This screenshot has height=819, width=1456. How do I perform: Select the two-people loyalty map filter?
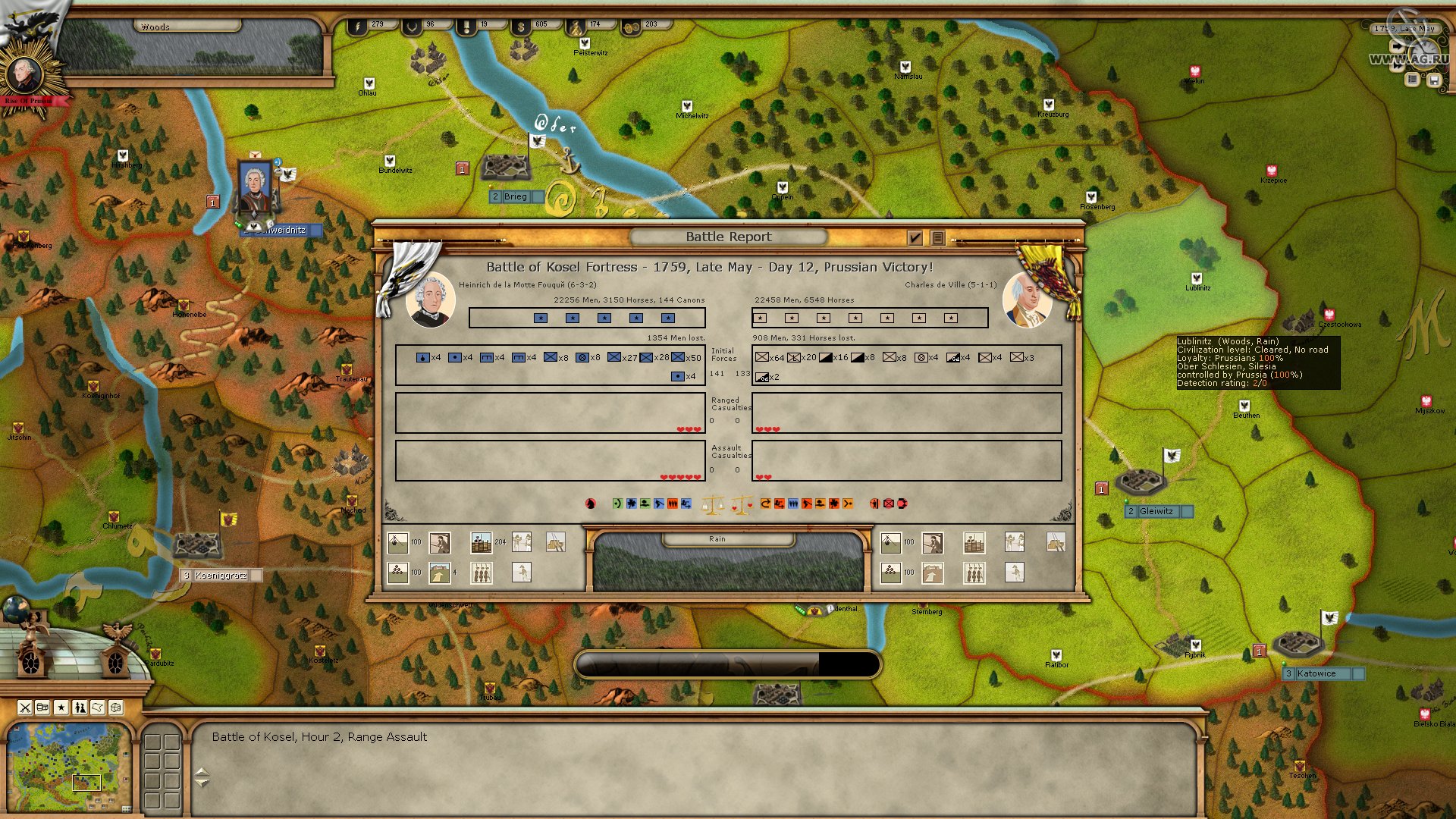pos(80,708)
